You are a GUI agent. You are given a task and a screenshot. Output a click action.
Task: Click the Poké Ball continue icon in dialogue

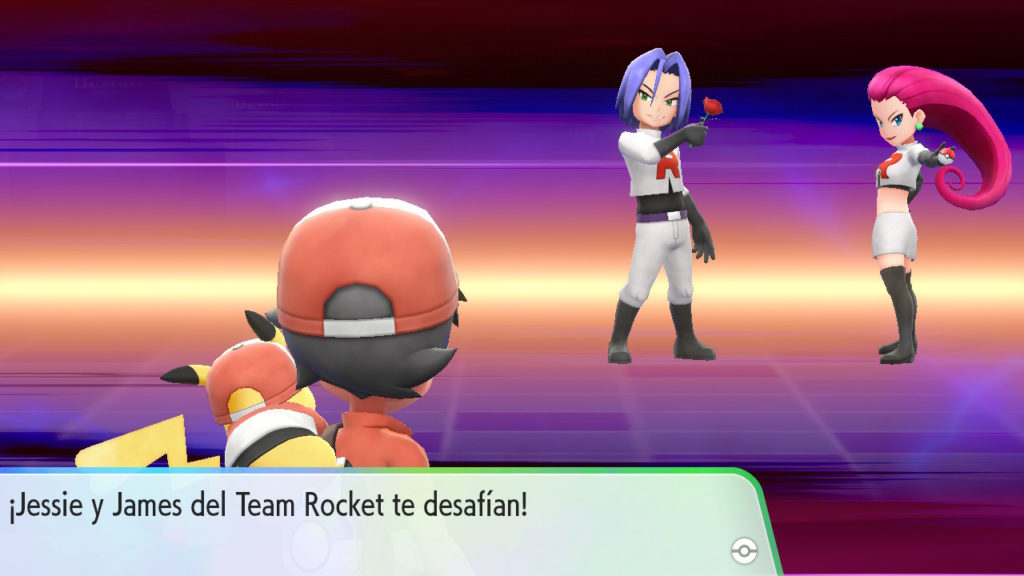tap(744, 549)
